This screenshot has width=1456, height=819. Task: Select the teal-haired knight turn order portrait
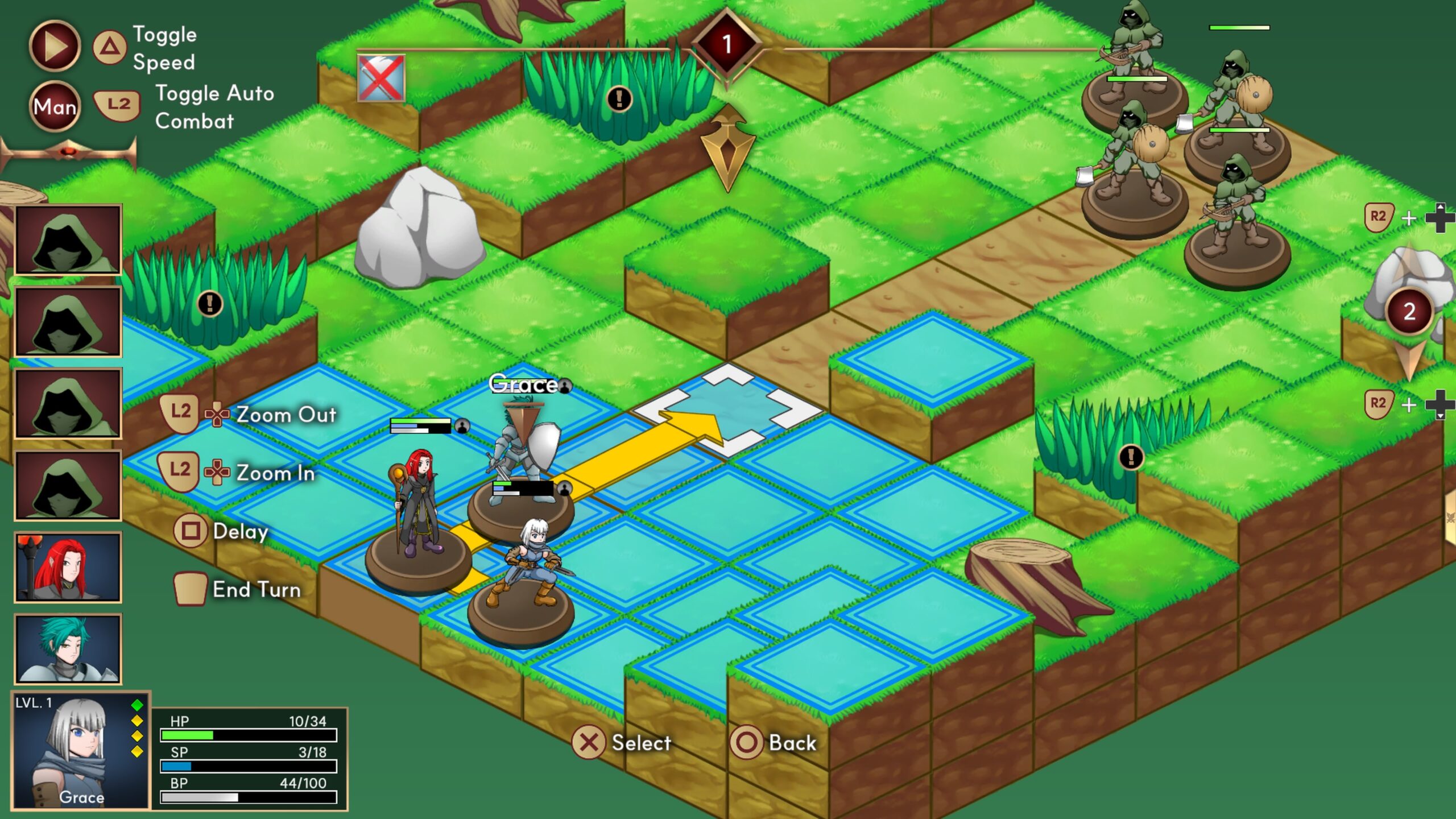68,648
